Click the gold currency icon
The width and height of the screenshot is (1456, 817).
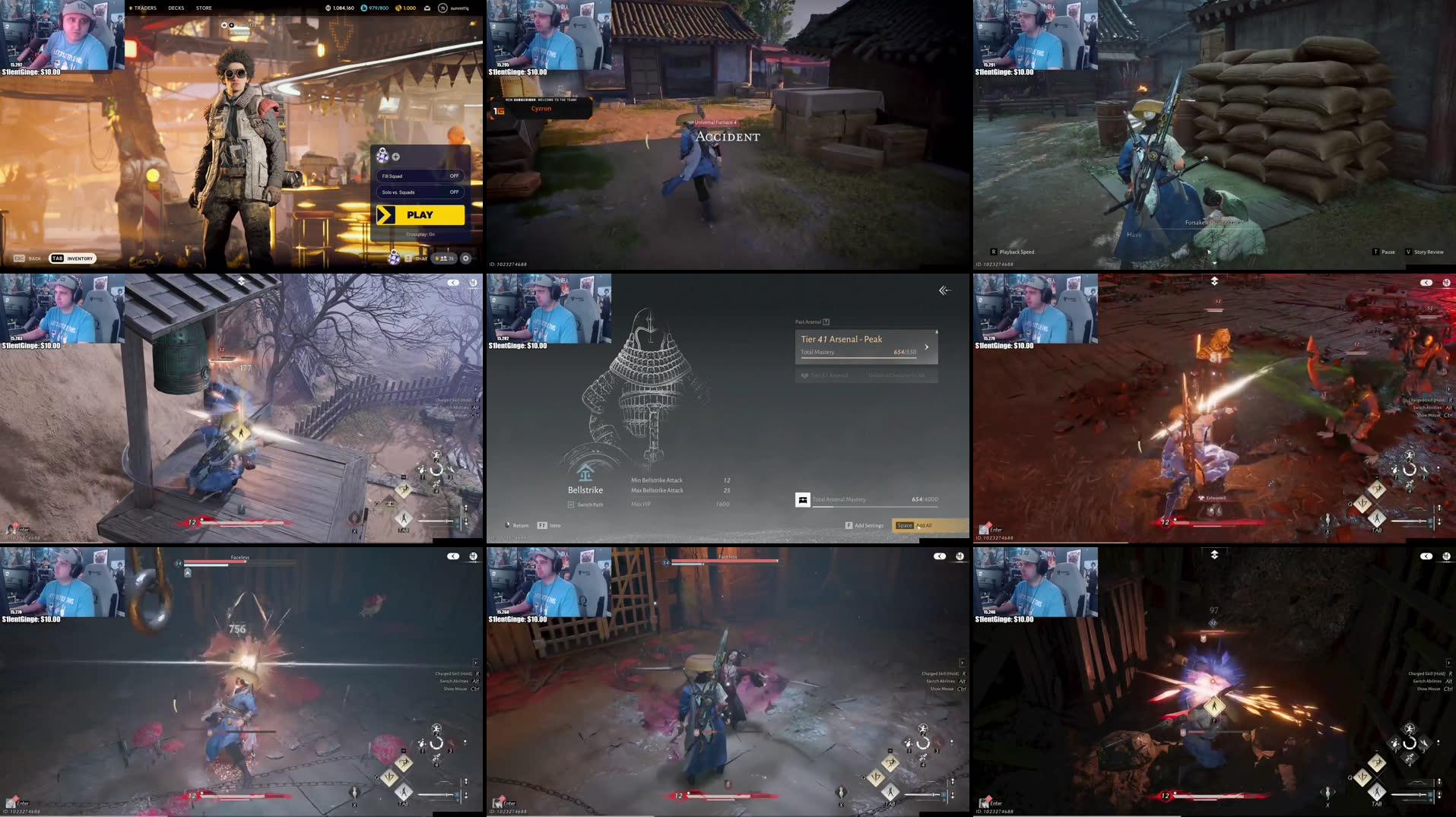point(398,8)
